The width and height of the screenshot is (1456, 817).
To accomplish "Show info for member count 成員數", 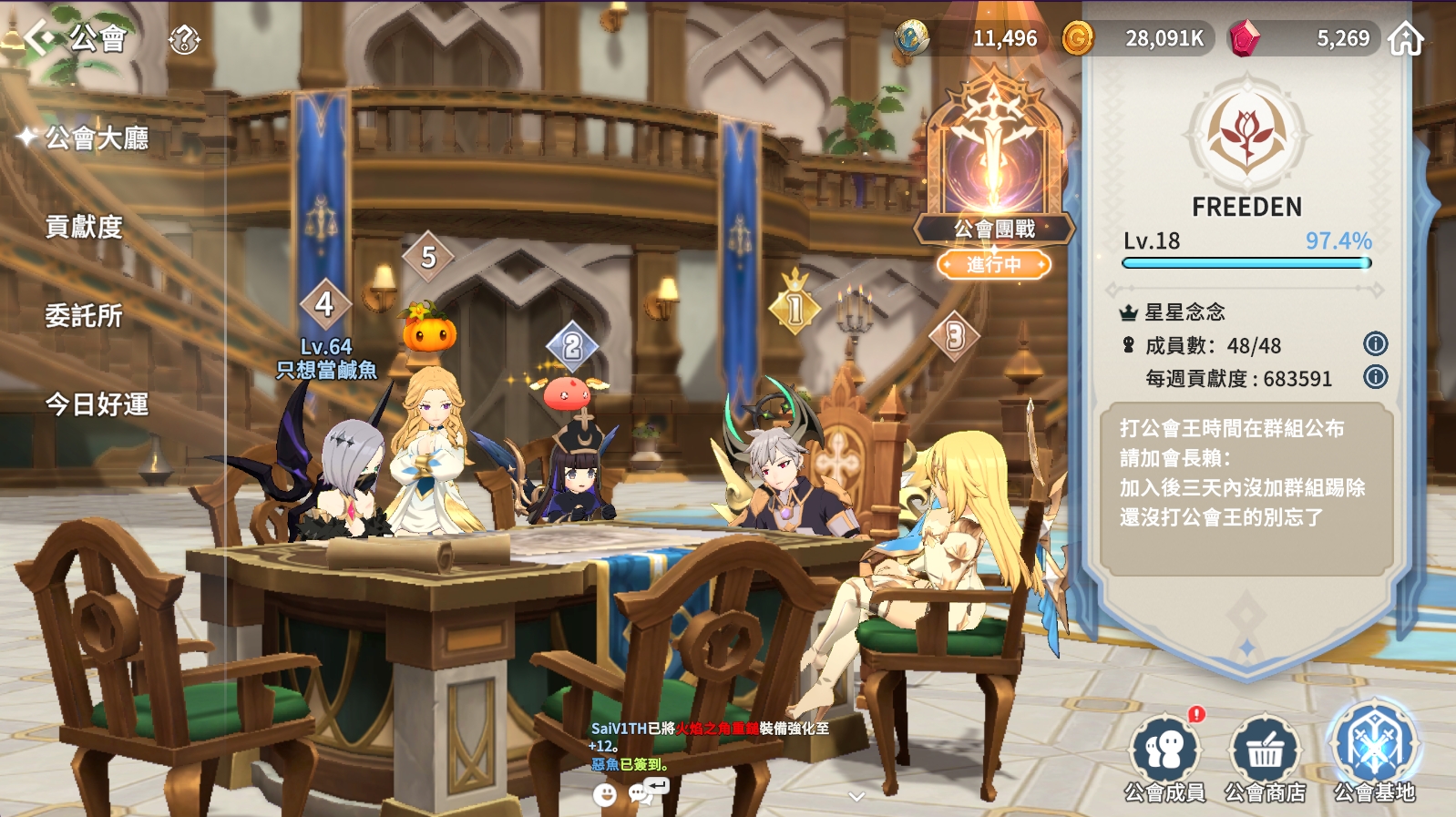I will [1375, 344].
